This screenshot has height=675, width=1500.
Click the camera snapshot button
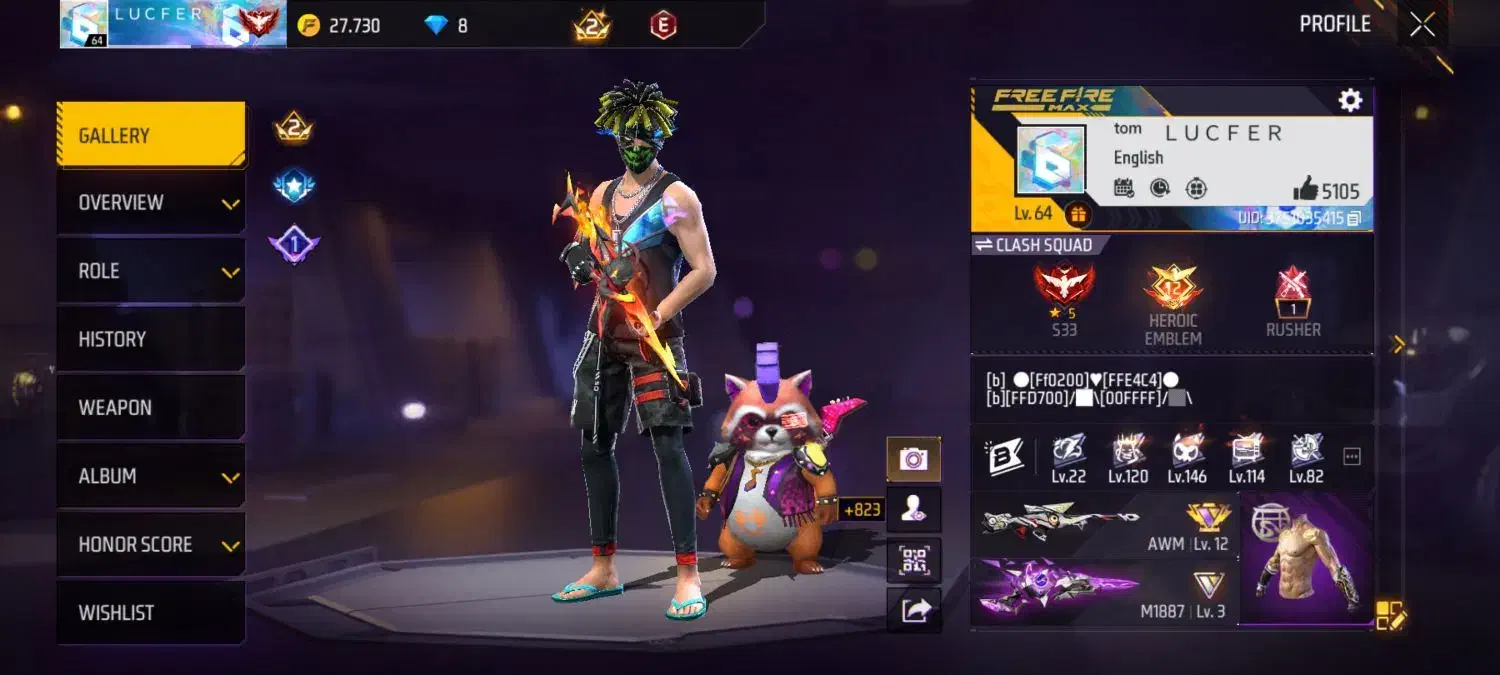tap(913, 459)
